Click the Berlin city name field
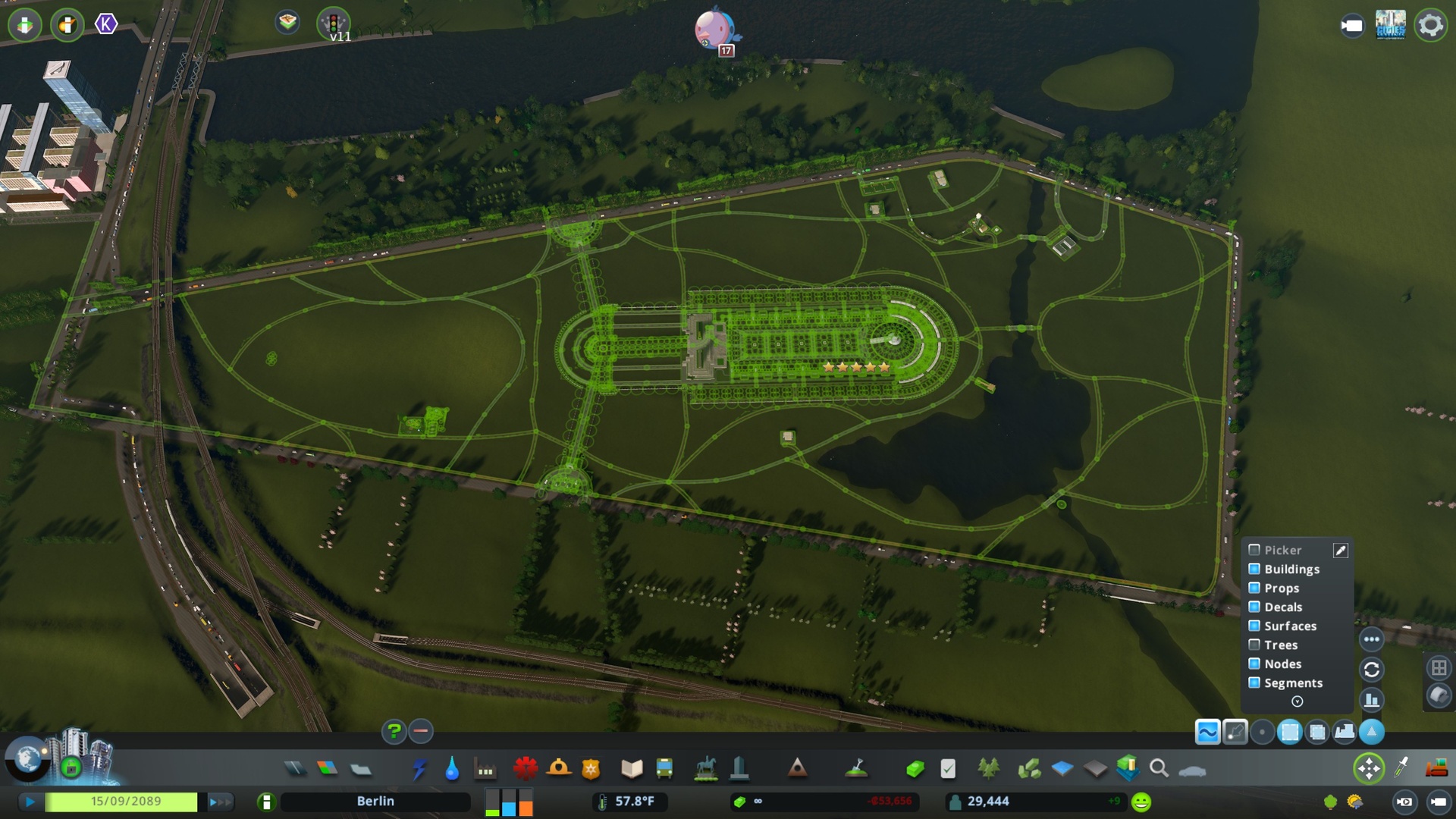 (375, 801)
